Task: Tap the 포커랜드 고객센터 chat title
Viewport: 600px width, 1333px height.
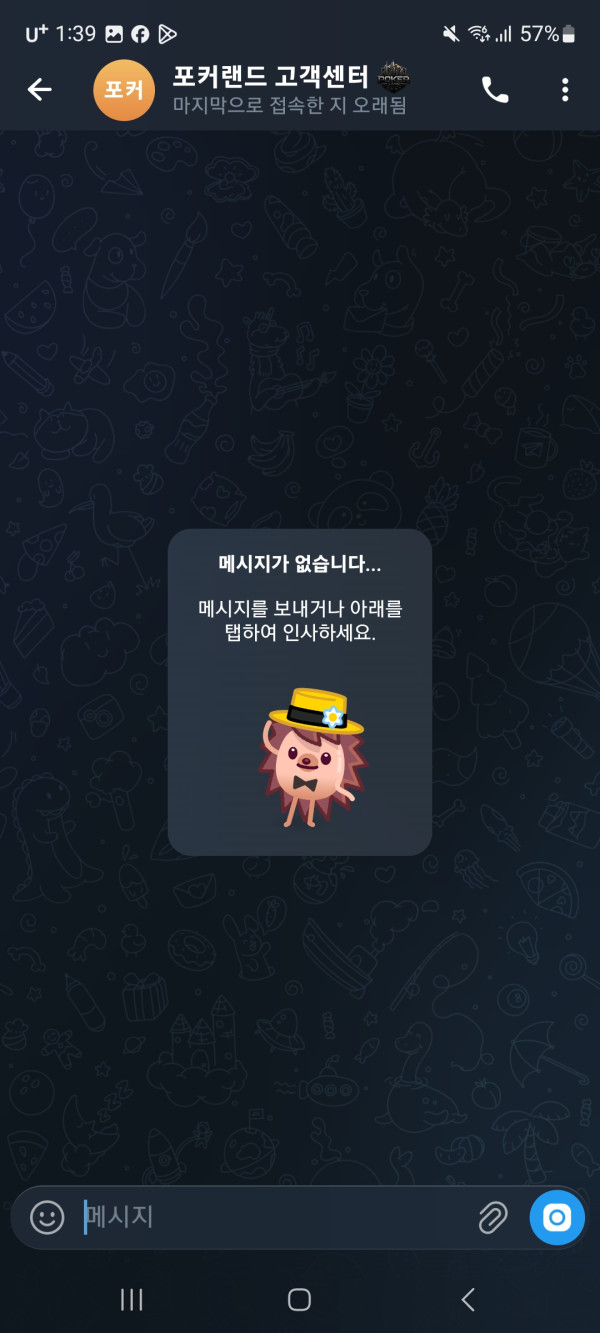Action: [272, 77]
